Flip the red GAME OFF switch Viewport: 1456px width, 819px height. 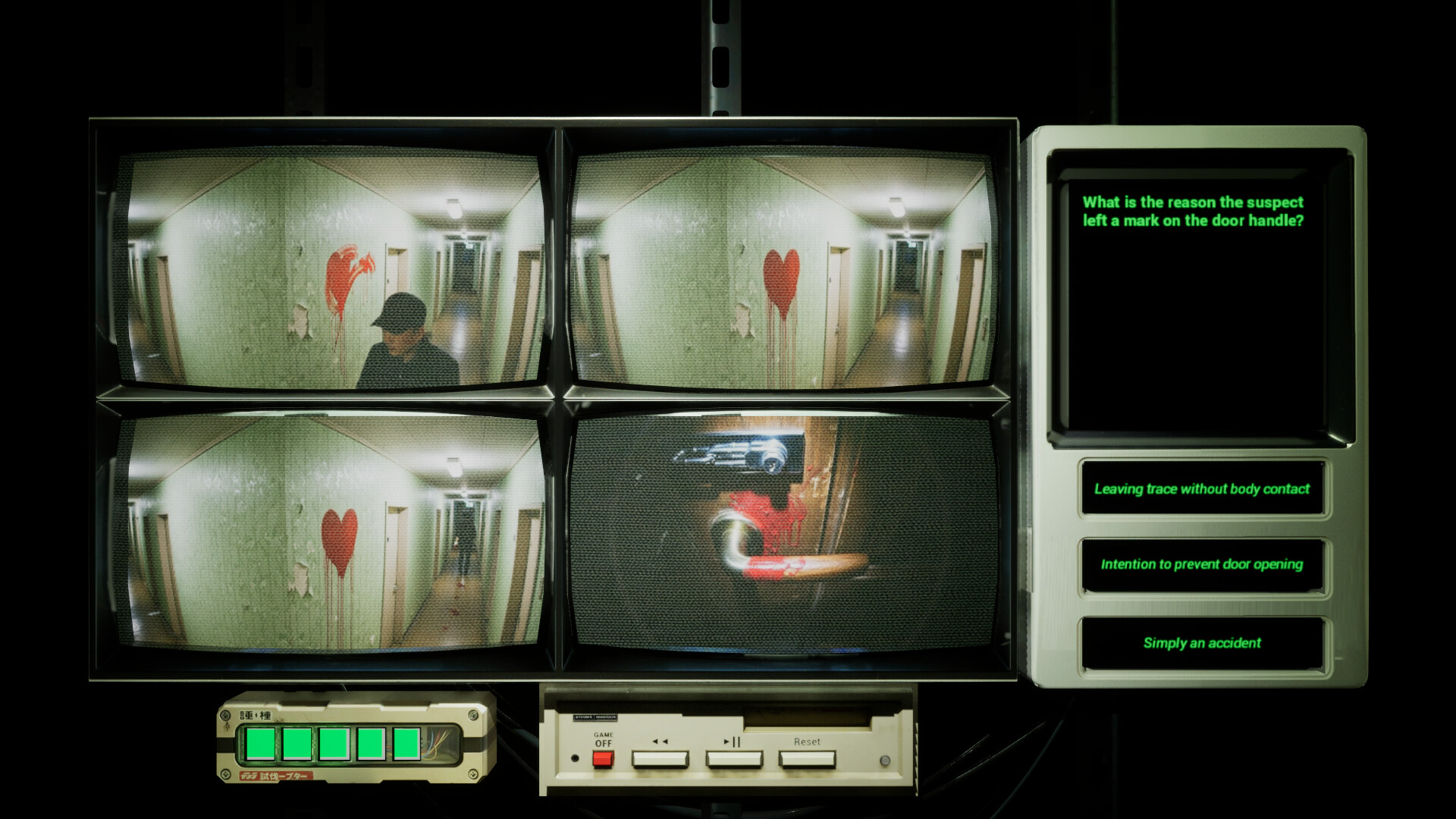click(603, 758)
